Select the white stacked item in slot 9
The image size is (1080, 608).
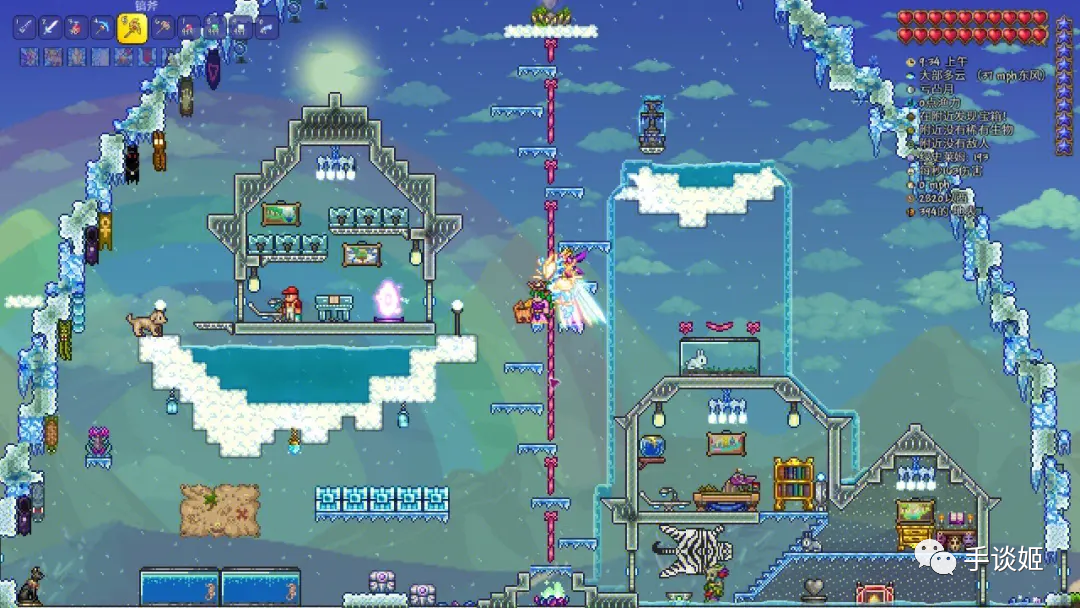240,28
